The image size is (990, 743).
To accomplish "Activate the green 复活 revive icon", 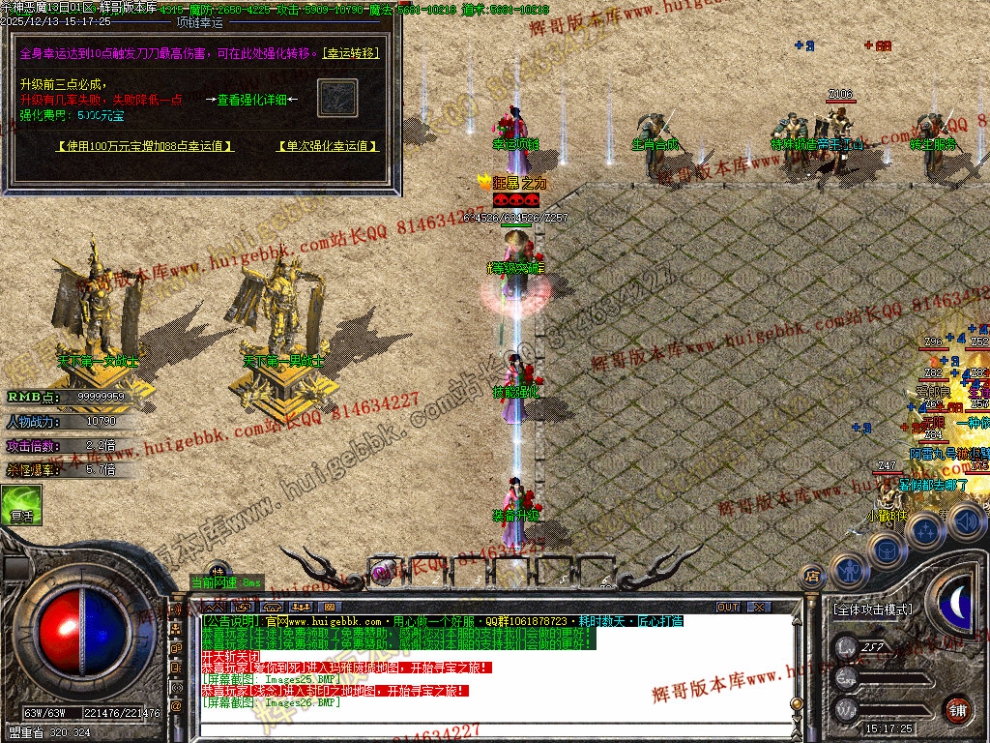I will pyautogui.click(x=20, y=505).
